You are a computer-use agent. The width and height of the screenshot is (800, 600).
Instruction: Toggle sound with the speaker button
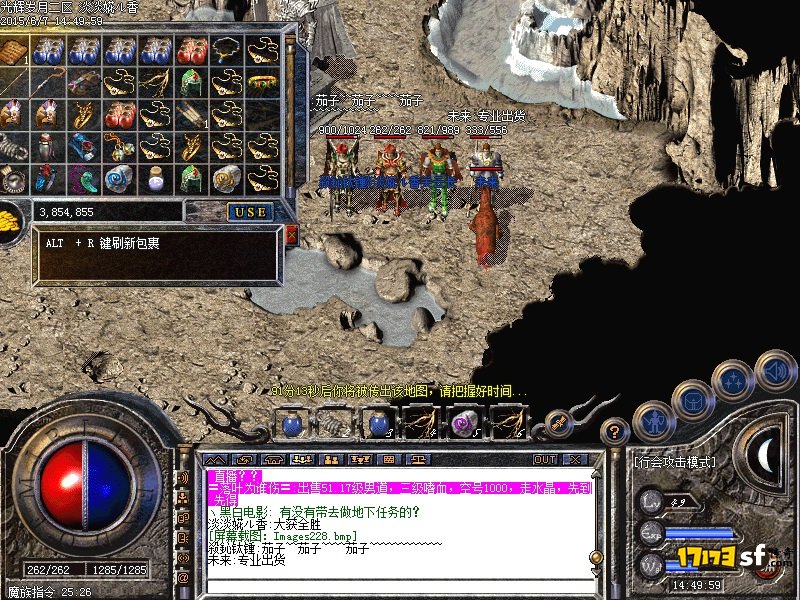[x=774, y=369]
